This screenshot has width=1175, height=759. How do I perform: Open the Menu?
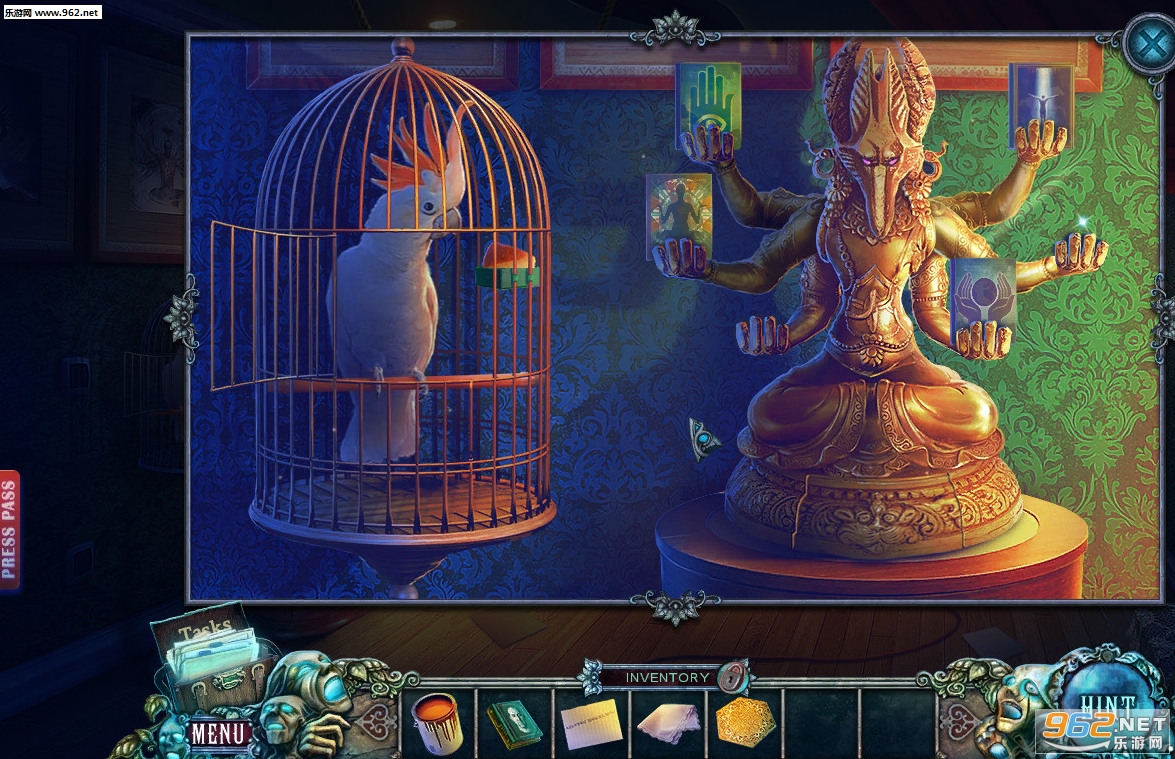click(219, 733)
